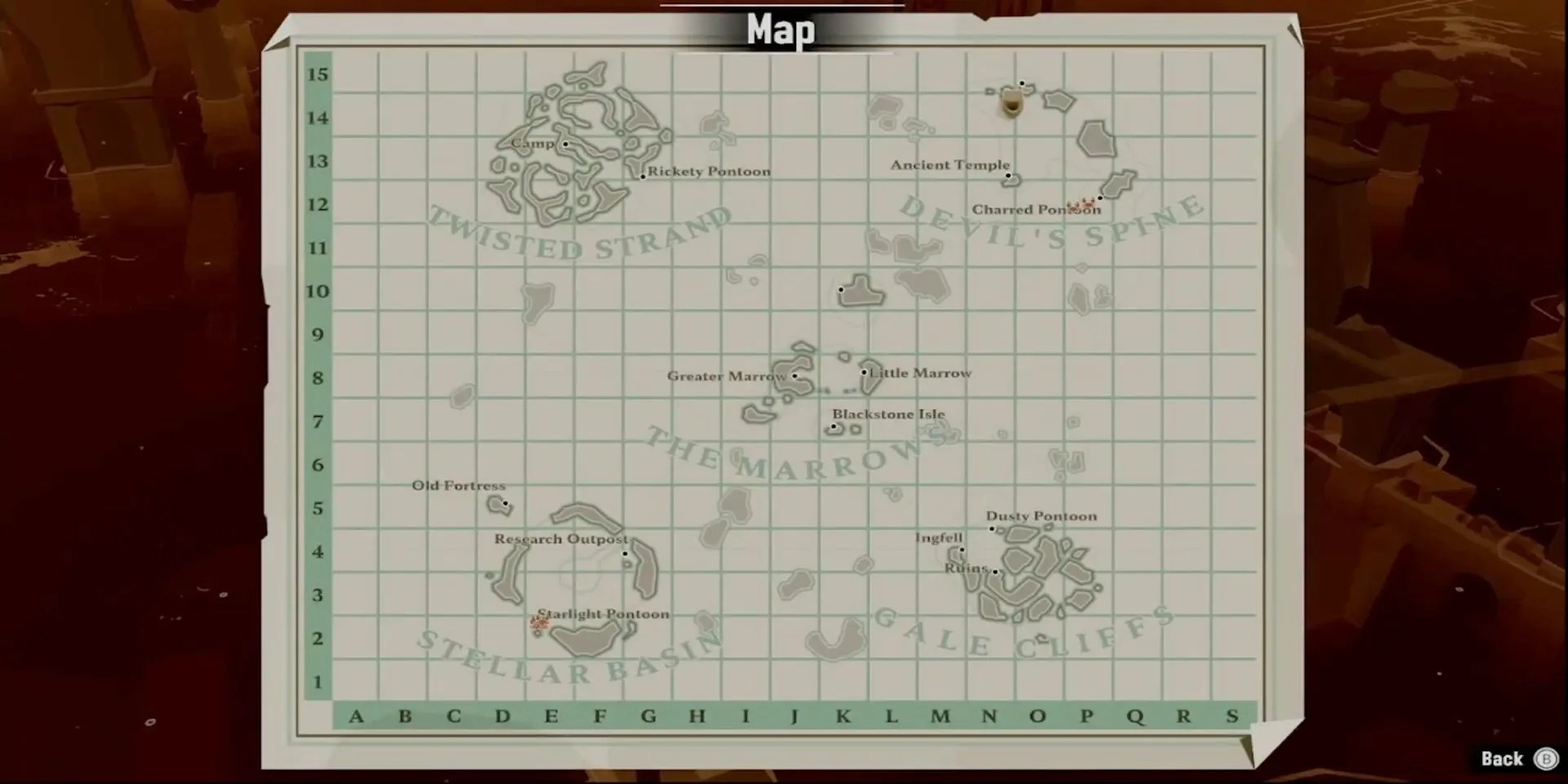The width and height of the screenshot is (1568, 784).
Task: Click the Map title header
Action: pyautogui.click(x=781, y=30)
